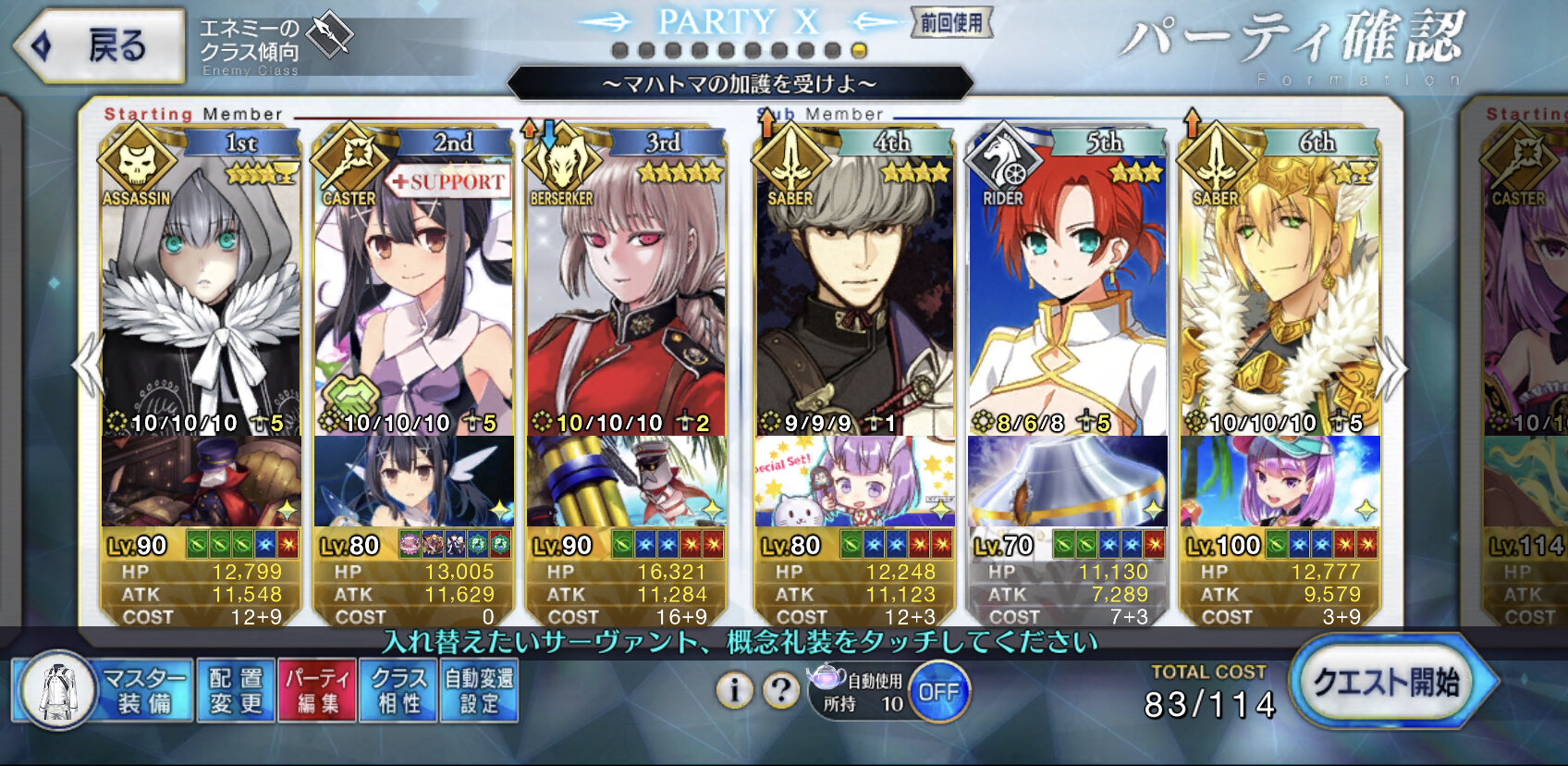Open 自動変還設定 auto settings

click(x=479, y=691)
